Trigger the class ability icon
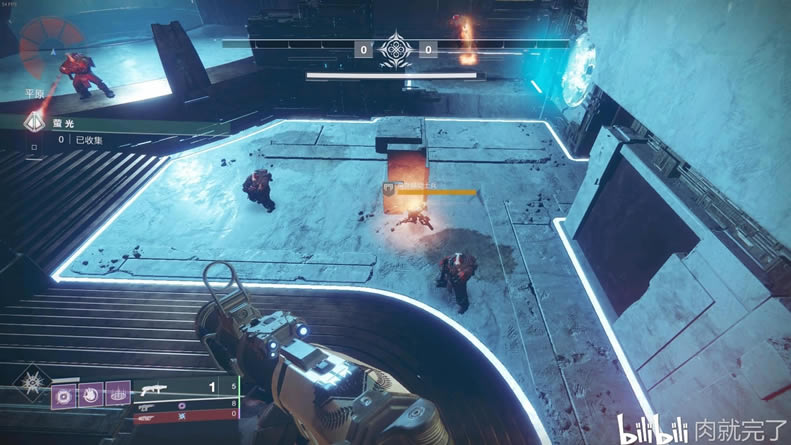 119,393
